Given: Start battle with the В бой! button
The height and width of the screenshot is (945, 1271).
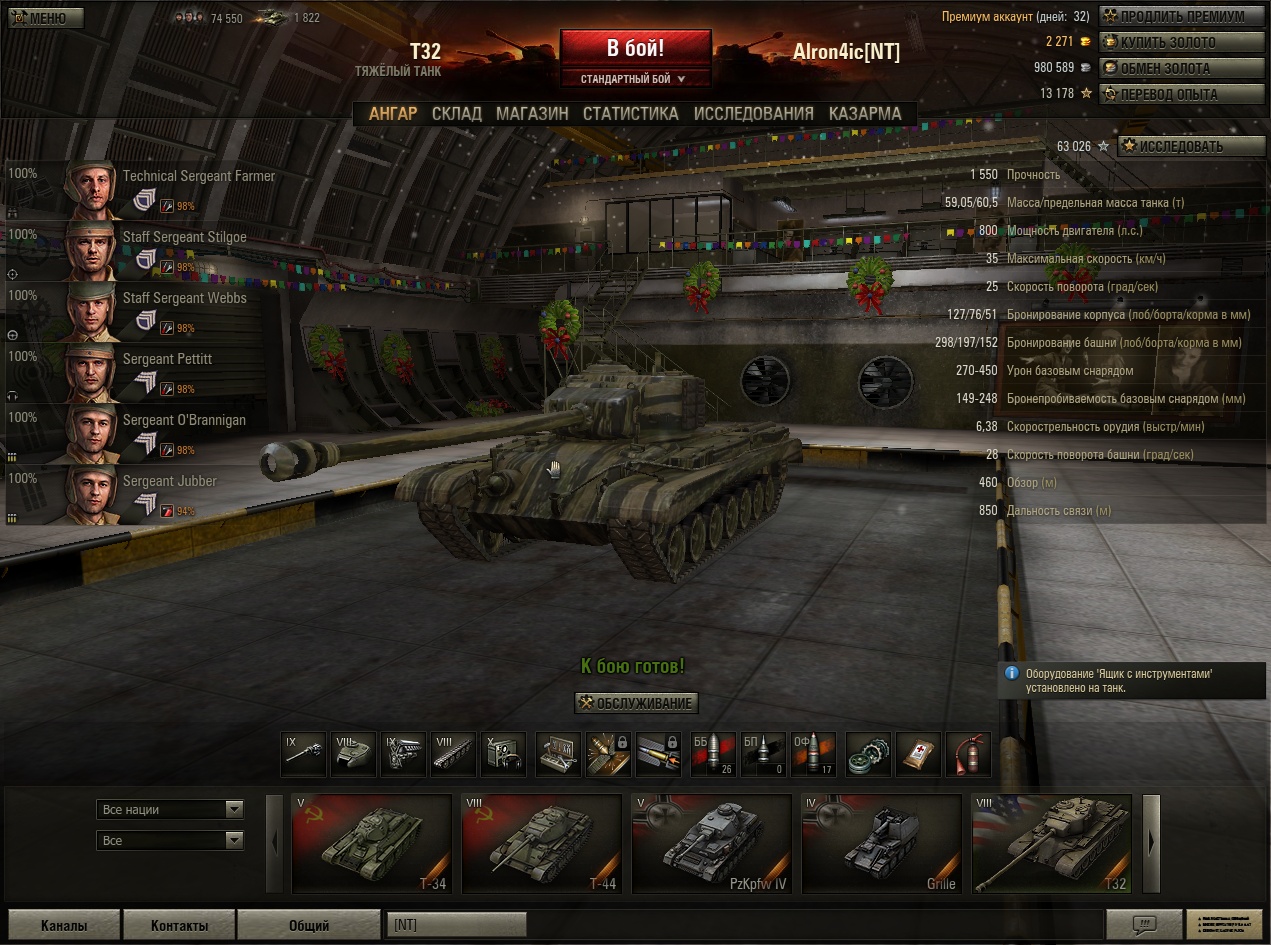Looking at the screenshot, I should (x=635, y=48).
